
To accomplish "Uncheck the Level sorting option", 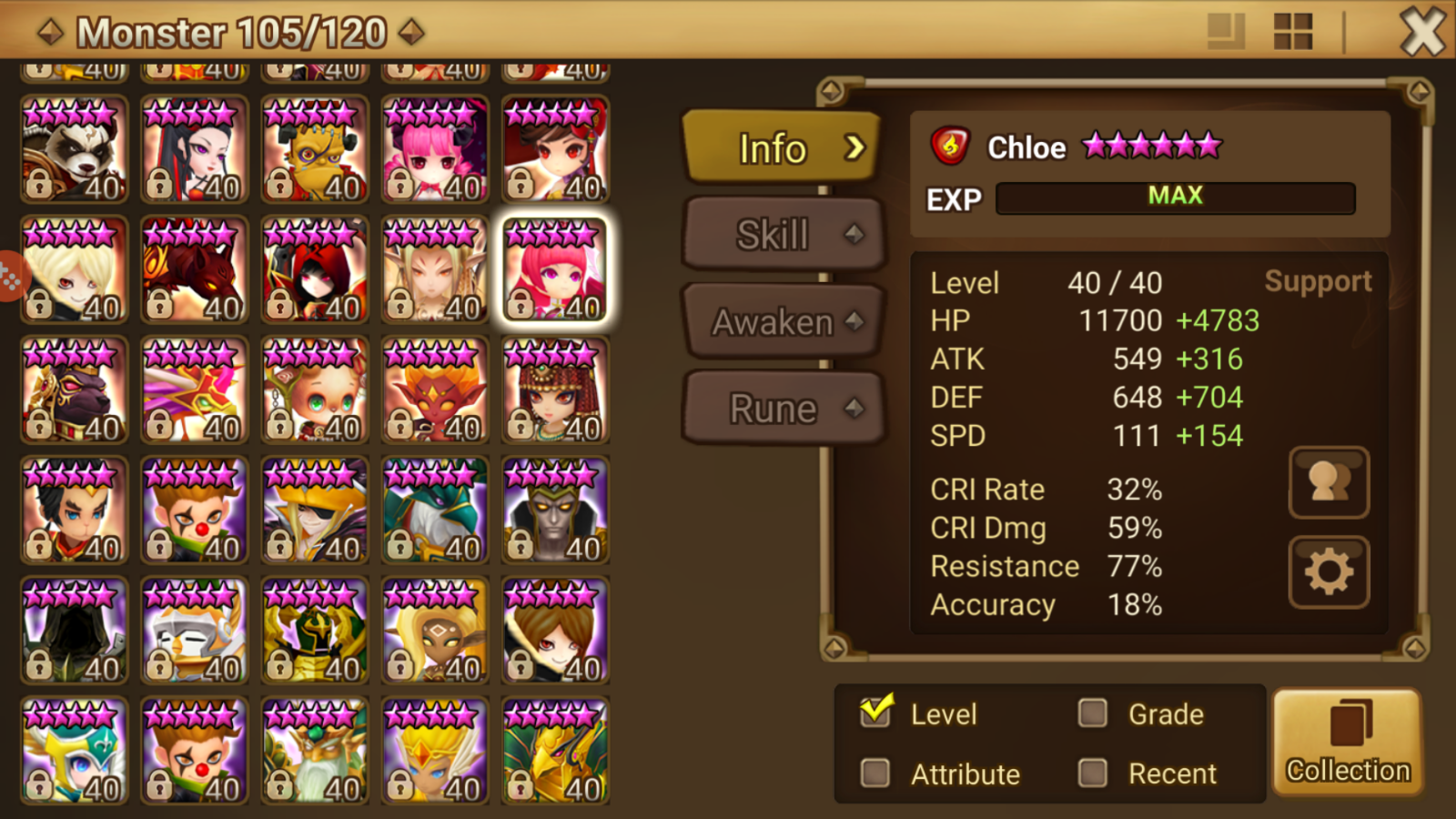I will 875,713.
